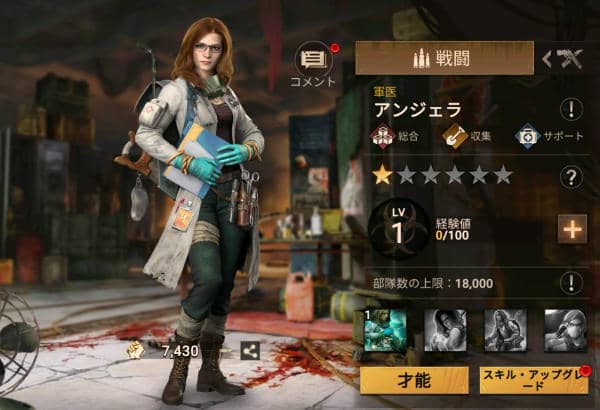Show info for 部隊数の上限 troop limit
The height and width of the screenshot is (410, 600).
pos(572,283)
